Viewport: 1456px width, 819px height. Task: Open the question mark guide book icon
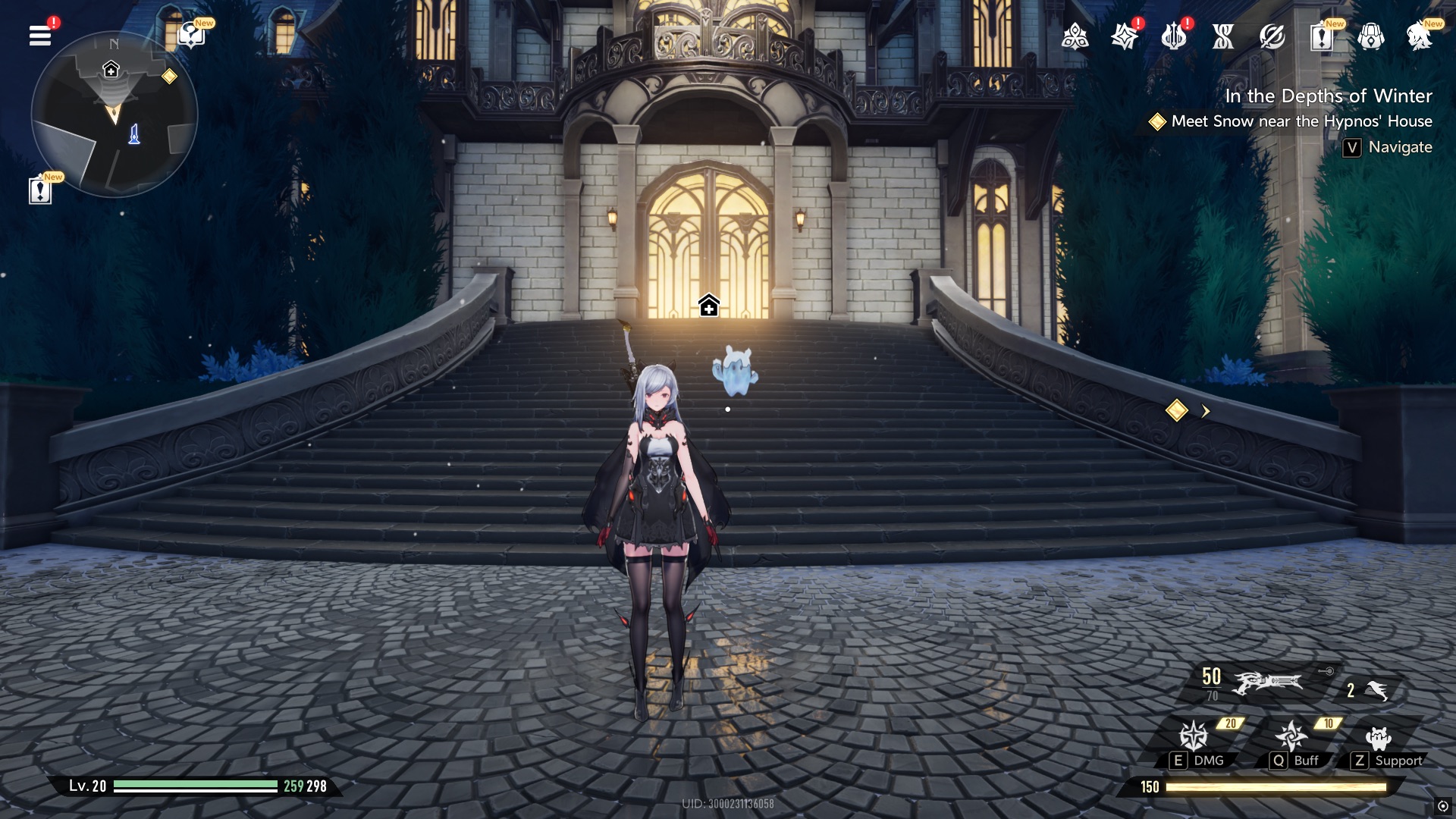coord(190,36)
